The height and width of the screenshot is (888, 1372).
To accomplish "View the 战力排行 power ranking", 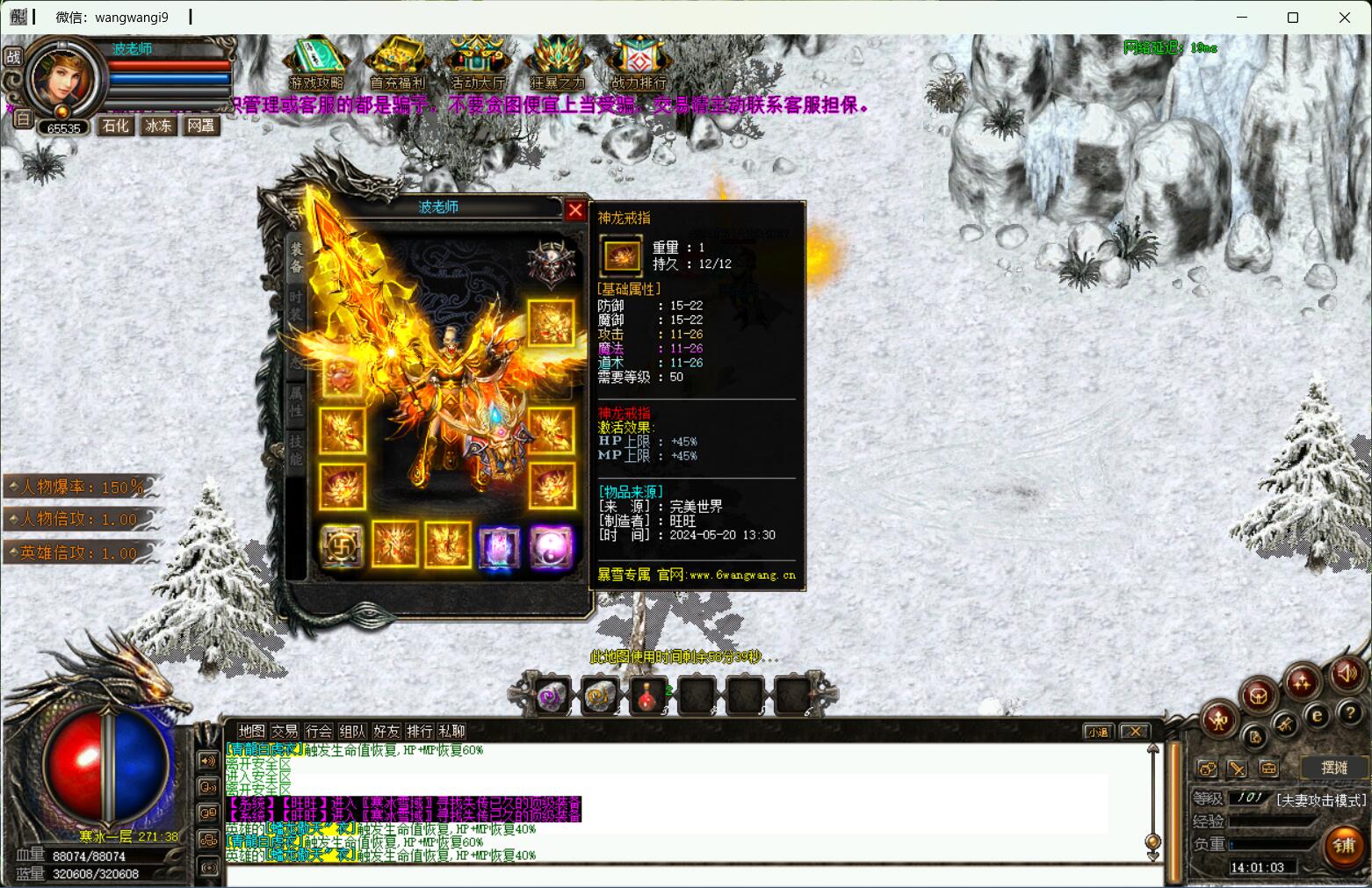I will [639, 61].
